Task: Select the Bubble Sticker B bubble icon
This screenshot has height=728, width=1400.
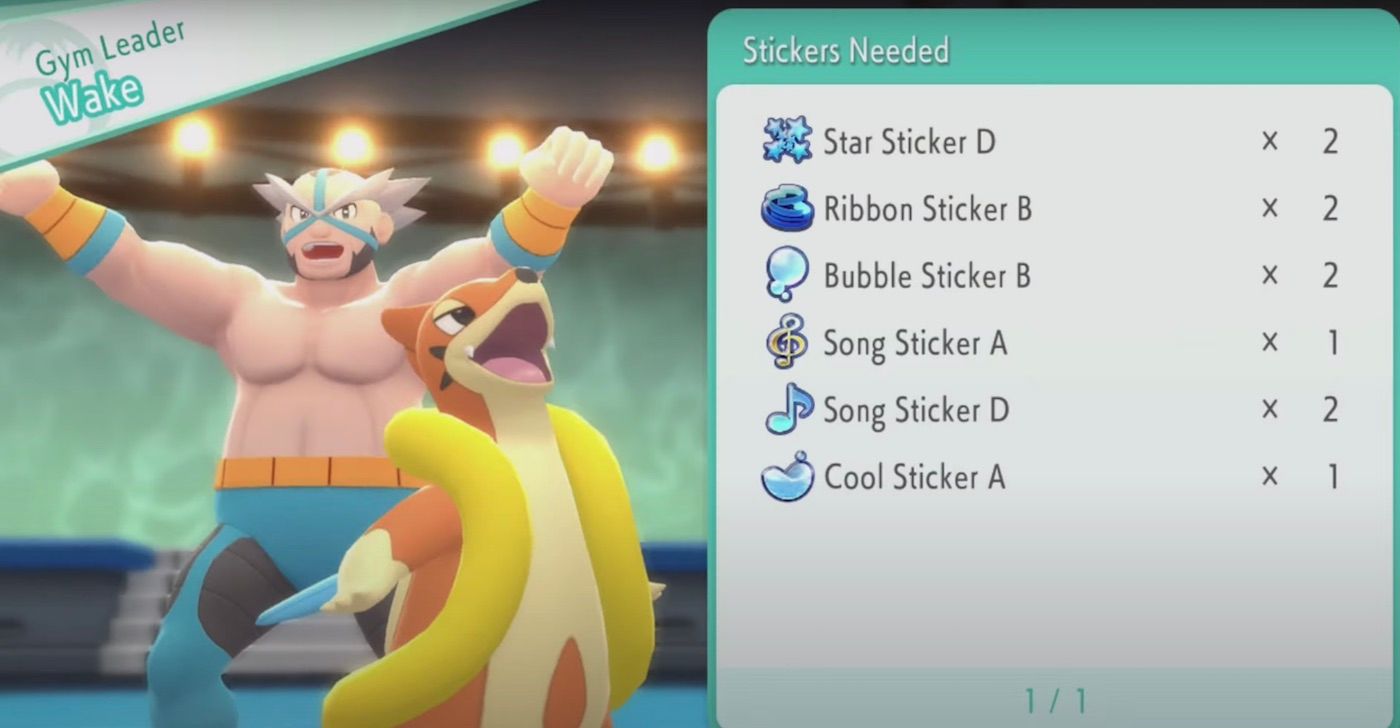Action: coord(786,276)
